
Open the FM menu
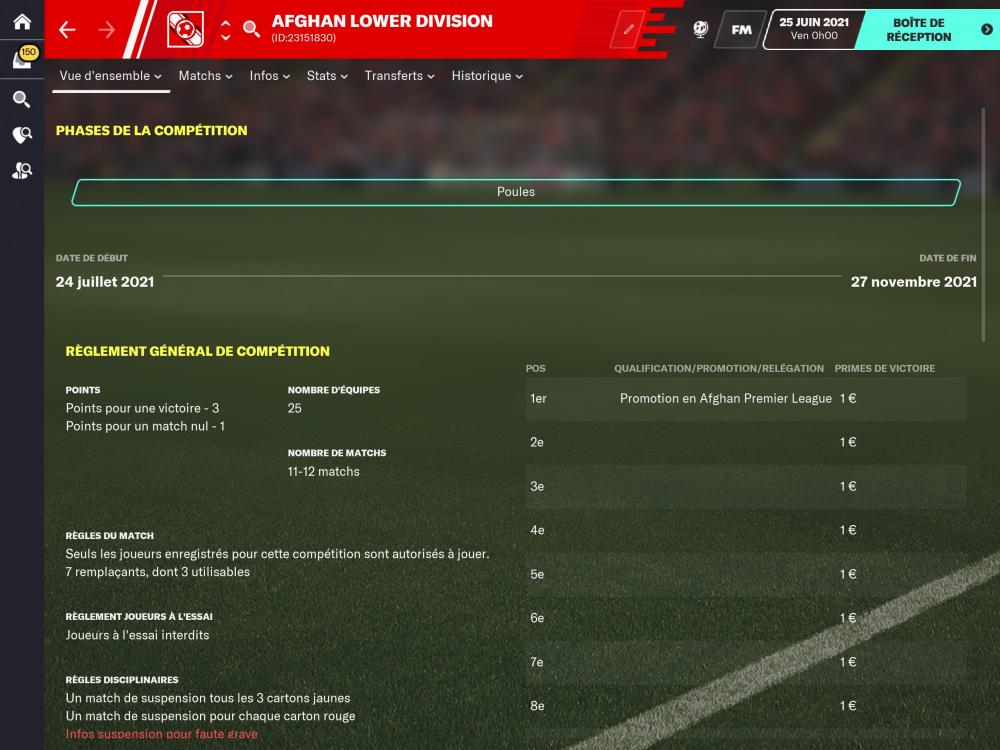click(x=741, y=30)
